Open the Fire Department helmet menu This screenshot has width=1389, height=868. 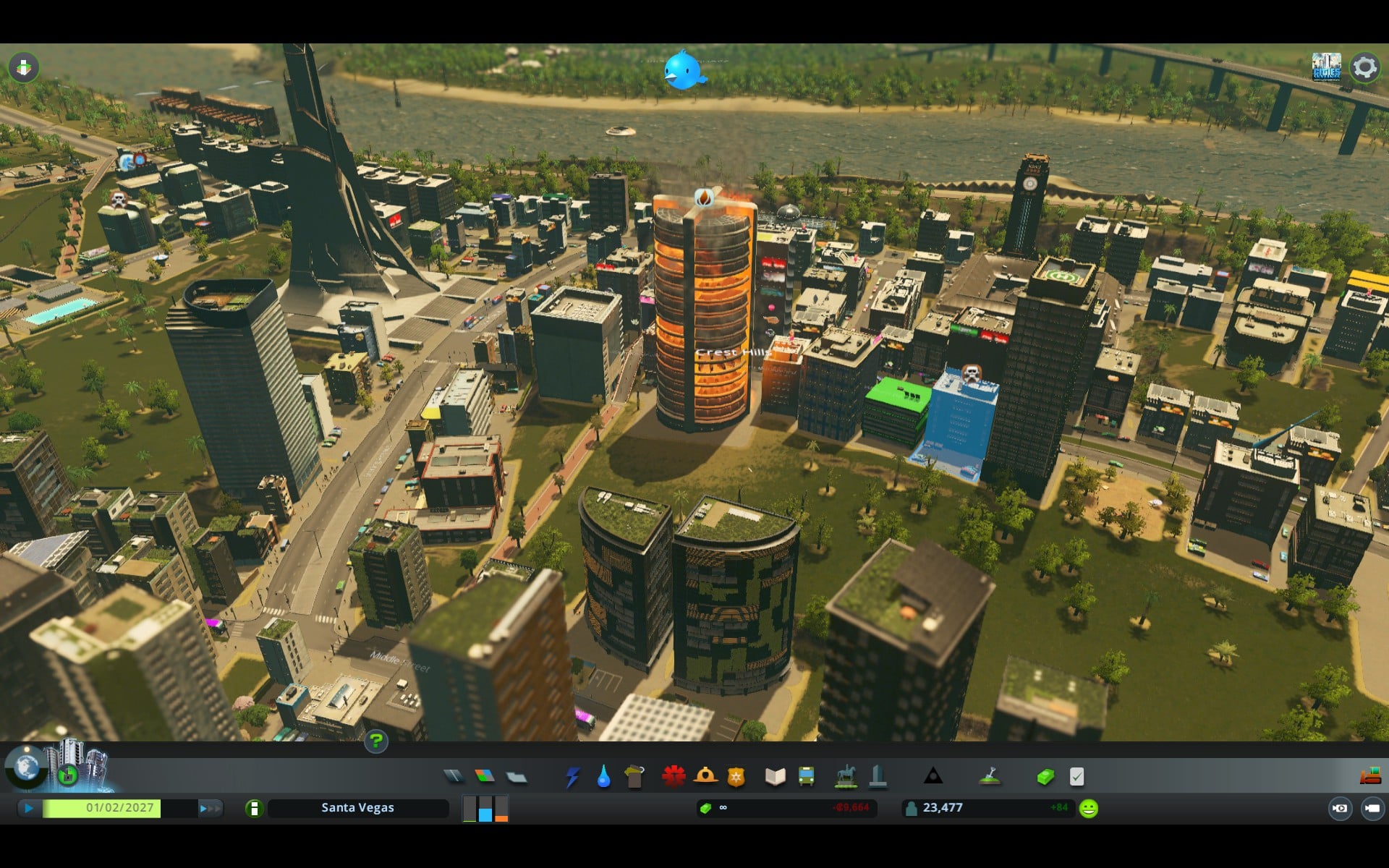(705, 777)
